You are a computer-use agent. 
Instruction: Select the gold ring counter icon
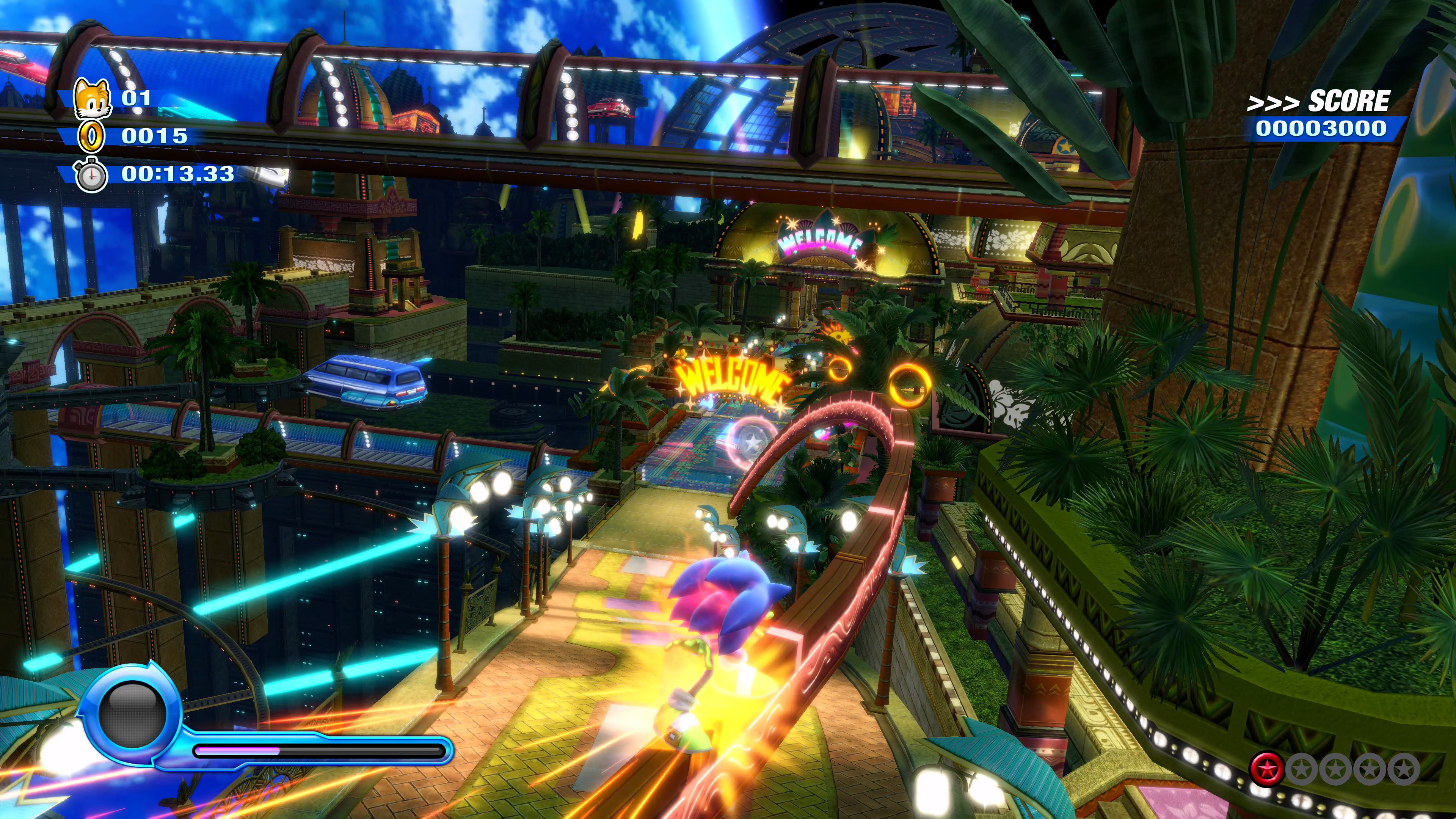[91, 136]
